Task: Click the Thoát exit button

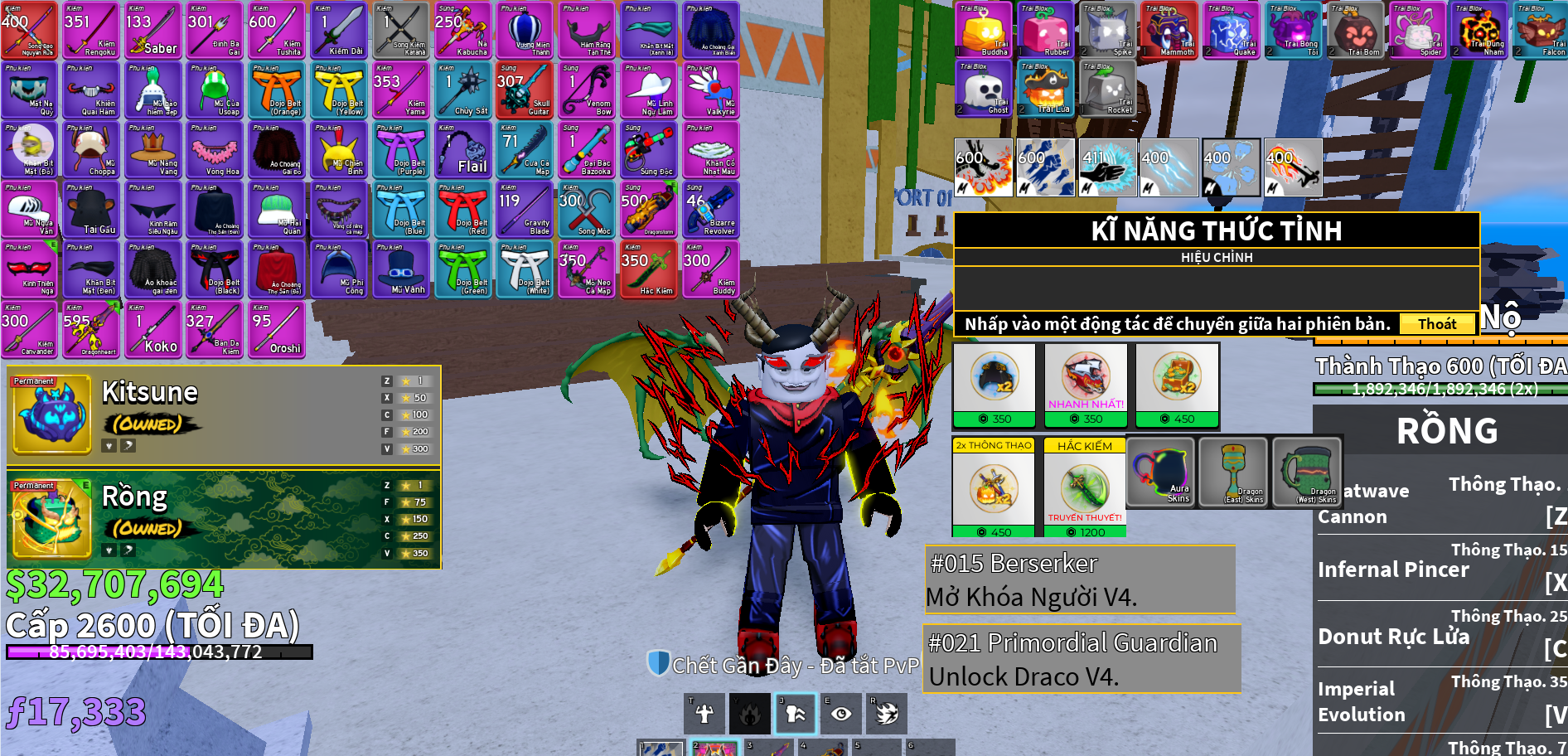Action: click(1437, 324)
